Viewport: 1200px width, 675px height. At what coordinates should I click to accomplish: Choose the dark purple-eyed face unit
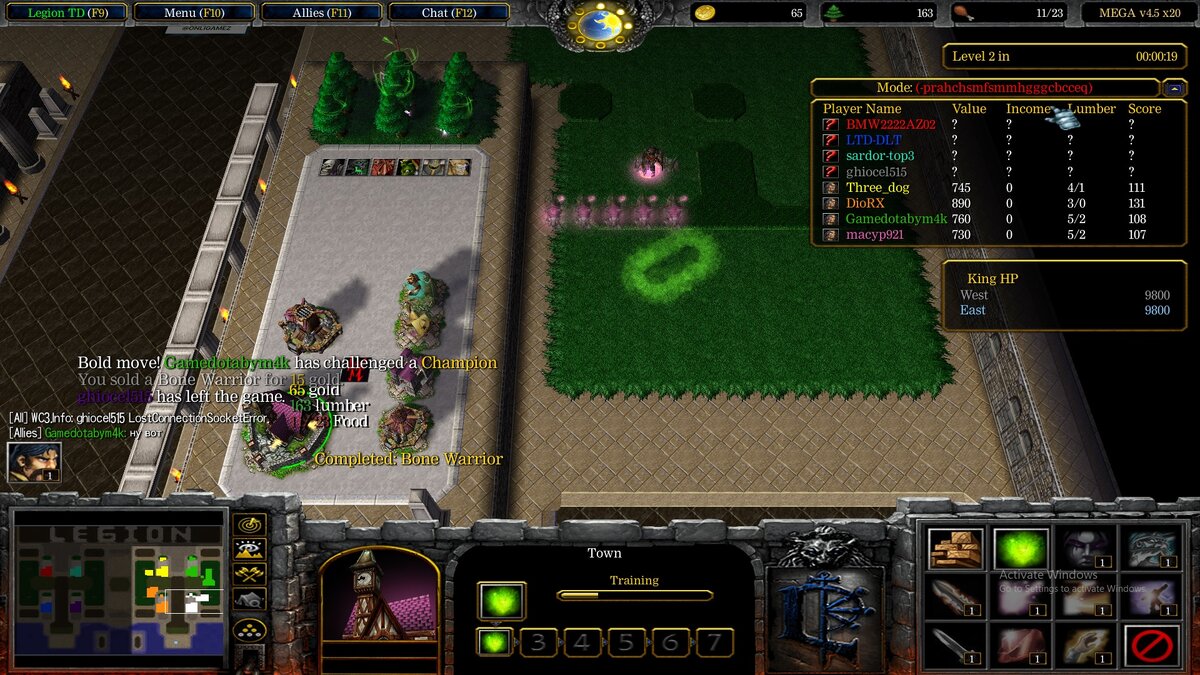tap(1085, 549)
